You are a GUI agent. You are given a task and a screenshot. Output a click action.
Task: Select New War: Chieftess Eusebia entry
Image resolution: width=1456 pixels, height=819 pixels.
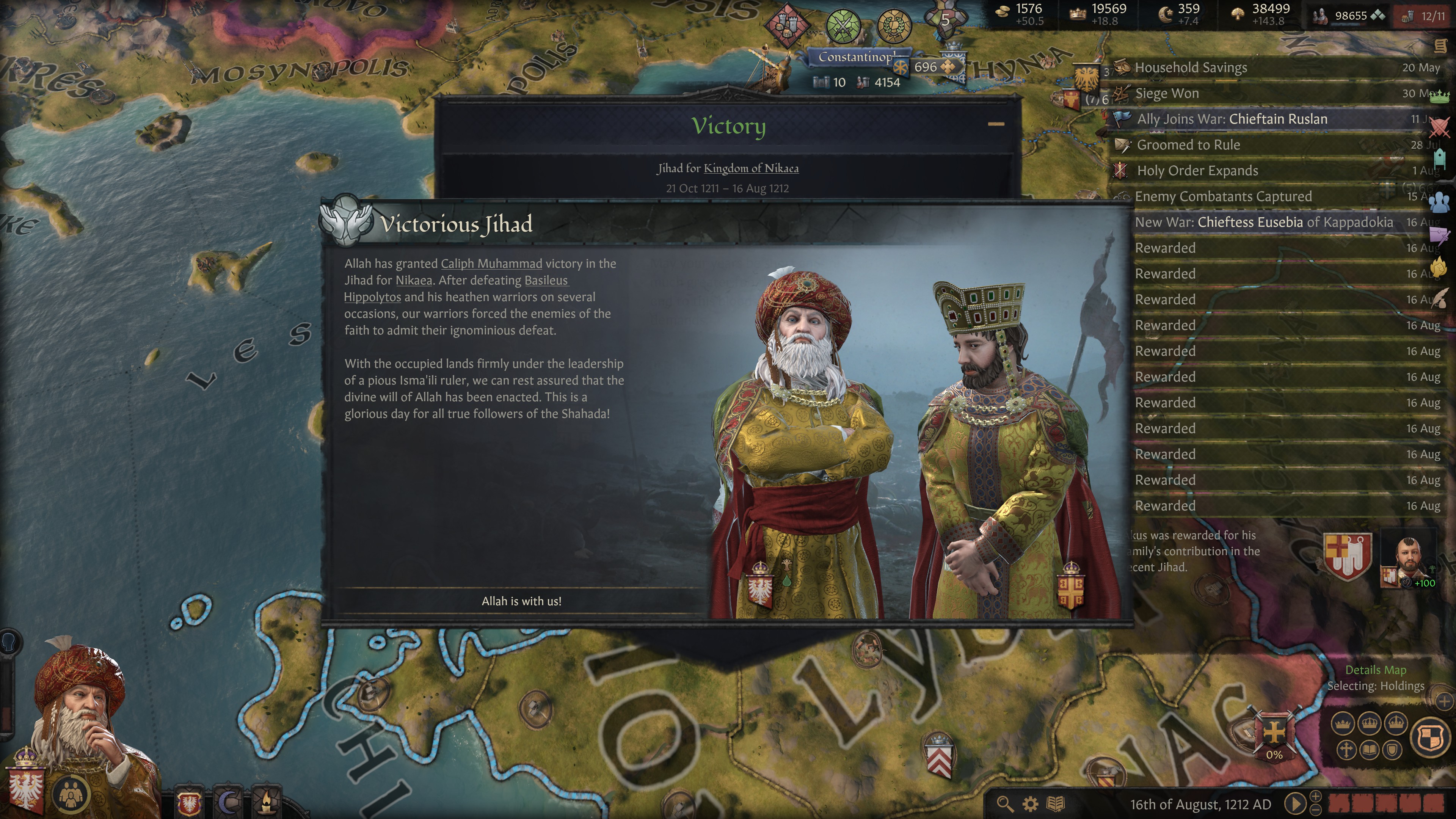click(x=1264, y=222)
